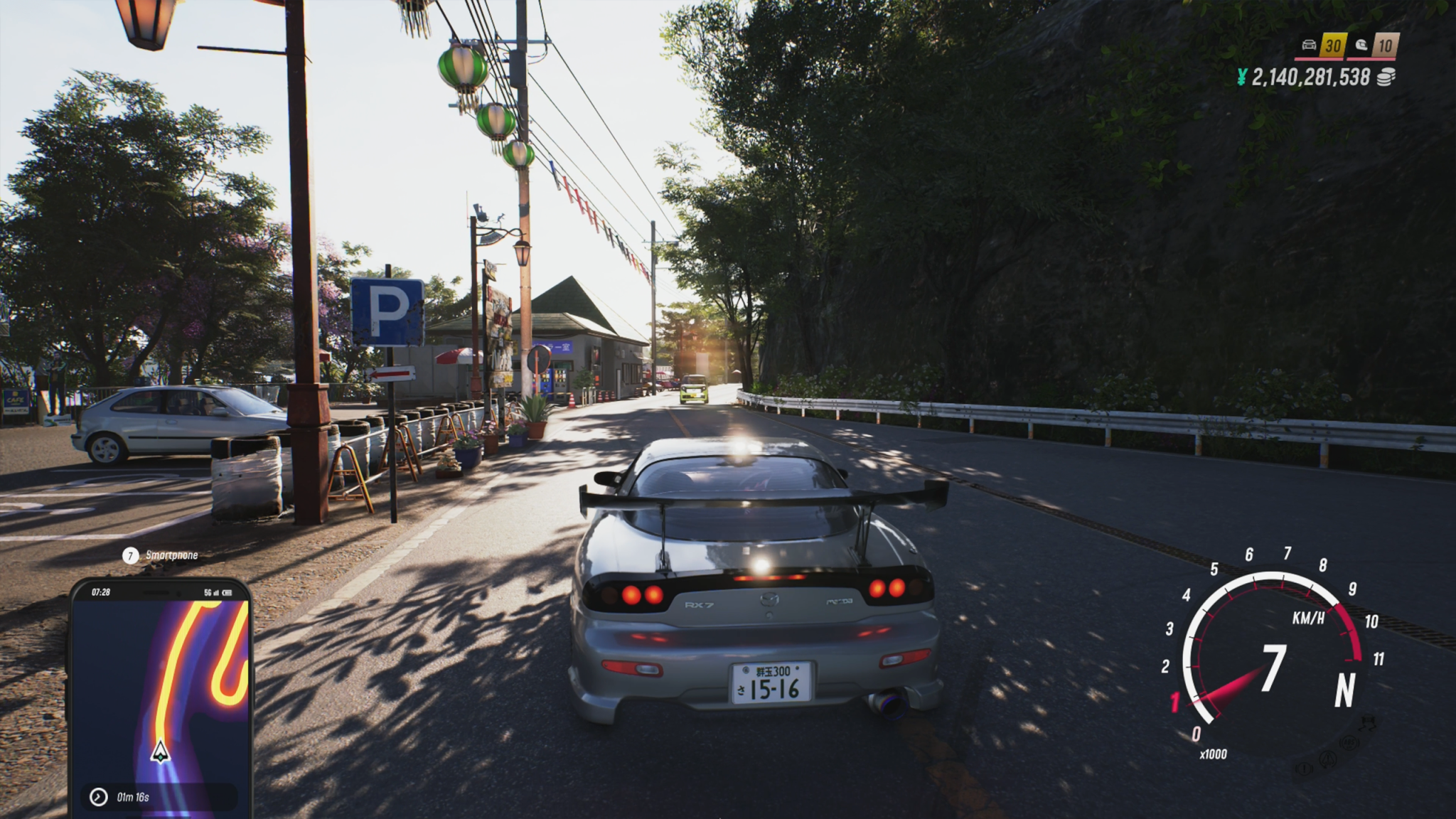Toggle the Smartphone display with button 7
1456x819 pixels.
click(x=132, y=555)
